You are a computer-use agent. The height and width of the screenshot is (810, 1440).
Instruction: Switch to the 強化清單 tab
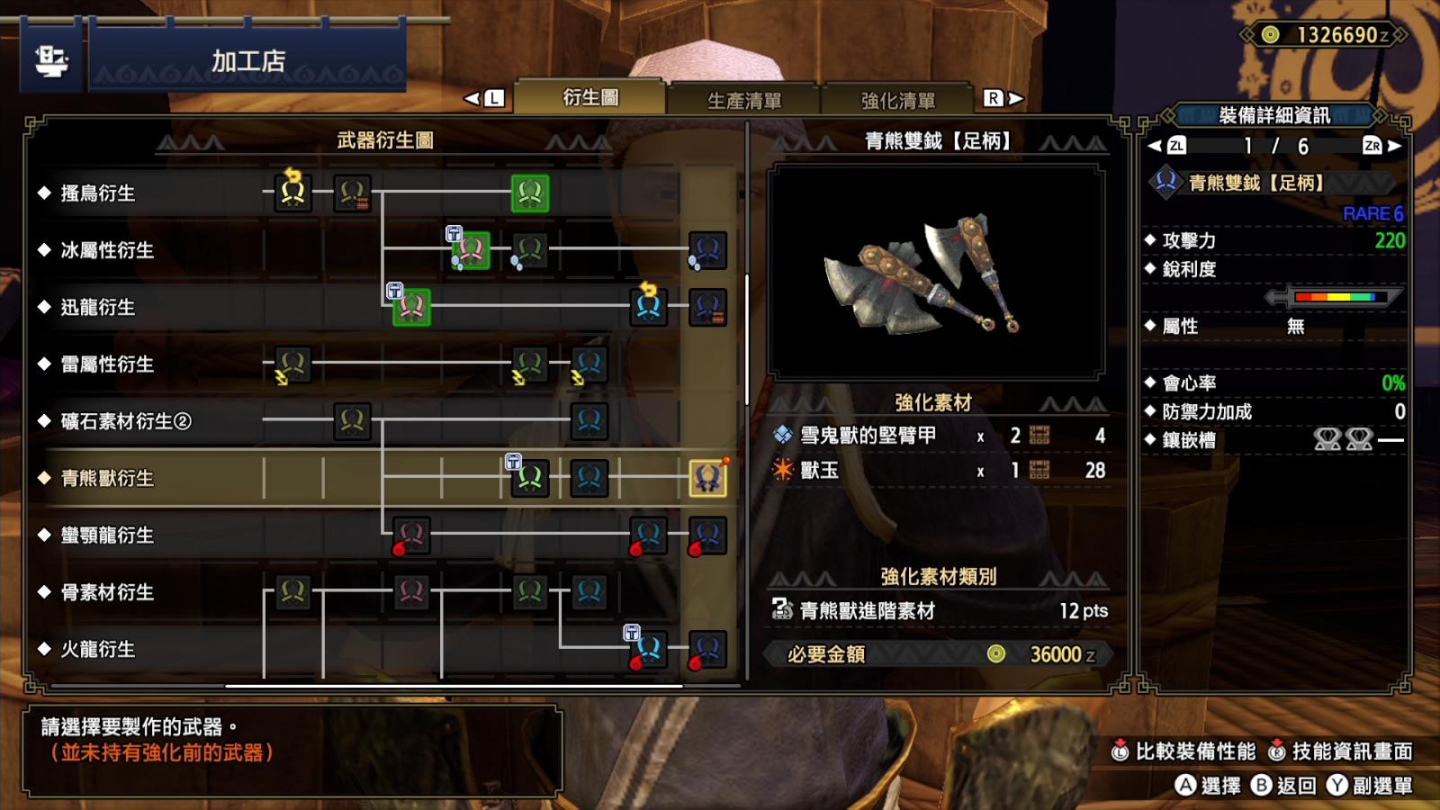click(x=897, y=100)
